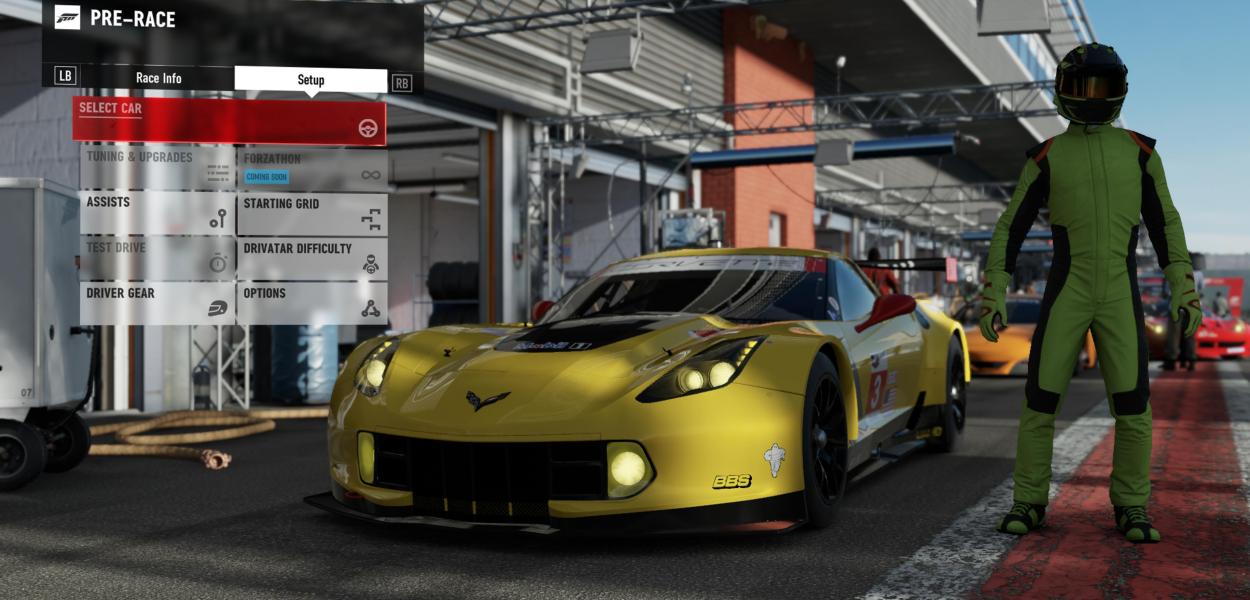Select the Setup tab
The image size is (1250, 600).
coord(311,80)
